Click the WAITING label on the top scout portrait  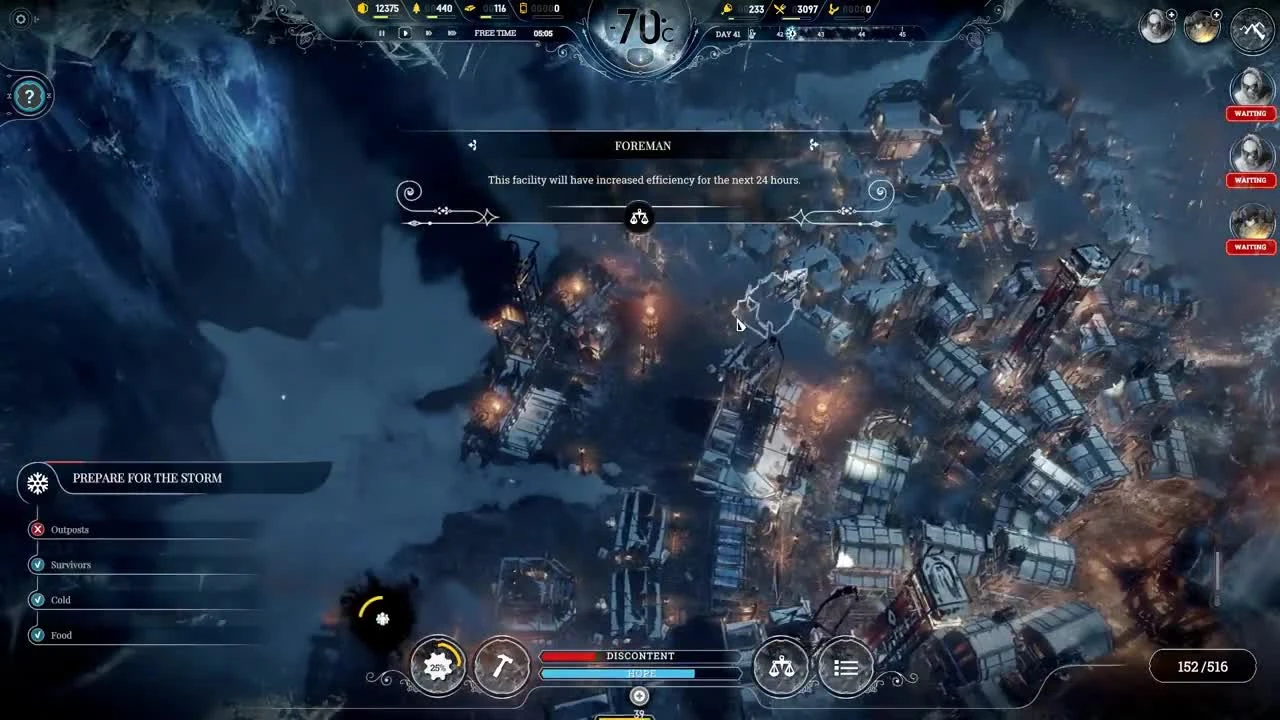pyautogui.click(x=1250, y=113)
